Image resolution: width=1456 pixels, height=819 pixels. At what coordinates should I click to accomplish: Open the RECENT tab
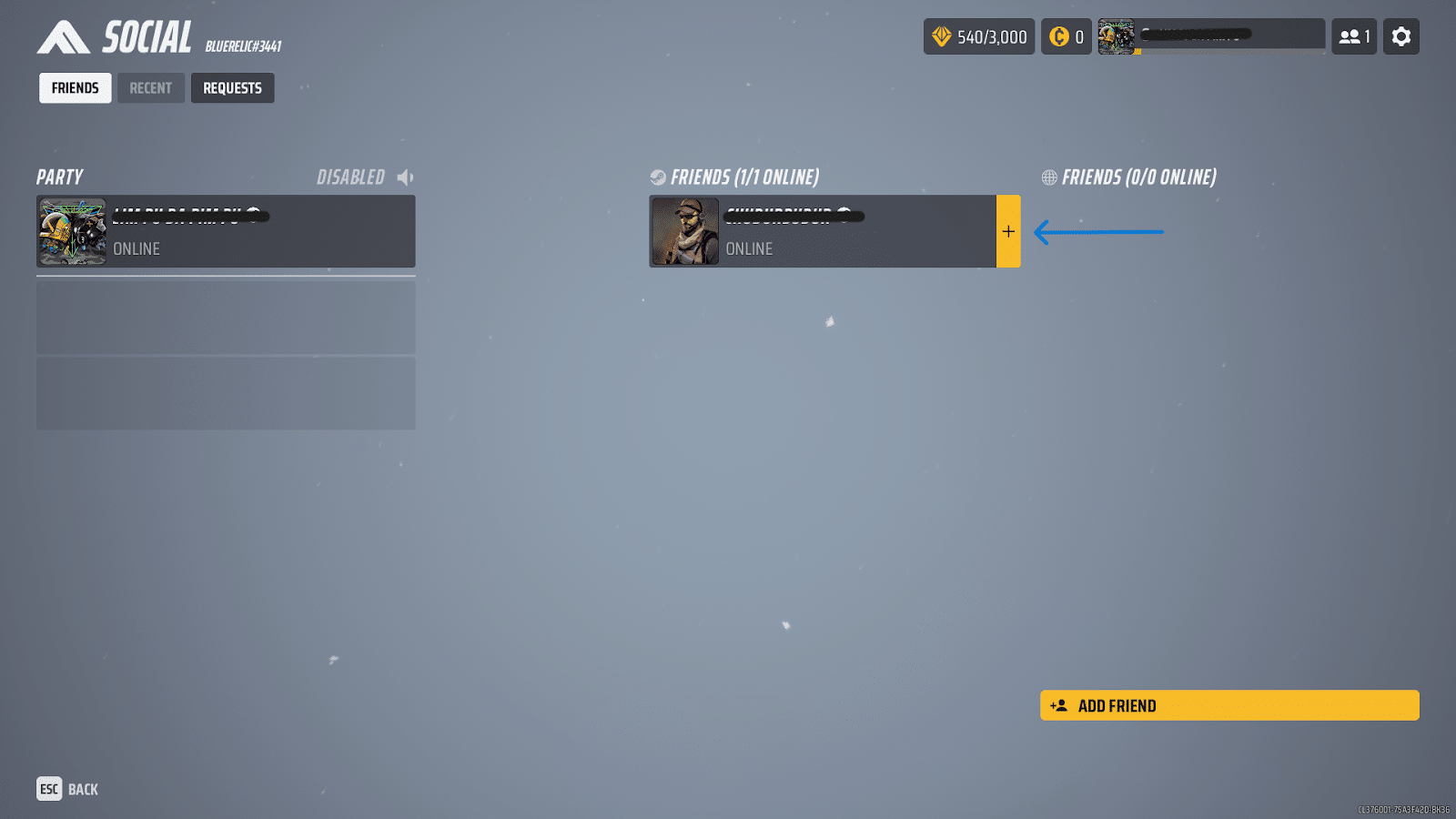click(151, 87)
